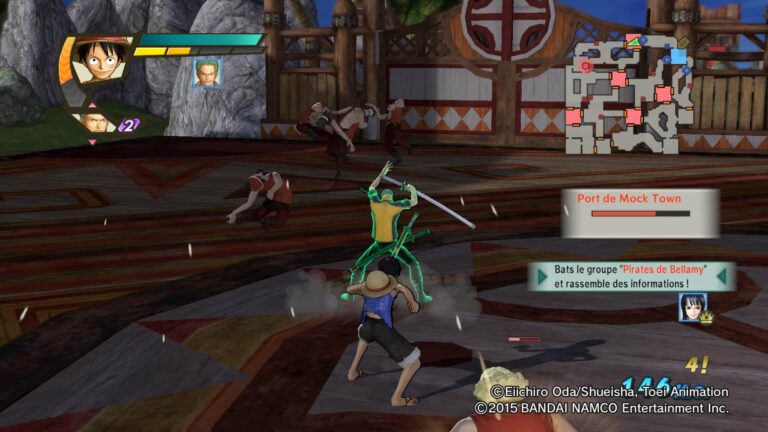The image size is (768, 432).
Task: Select Luffy's character portrait
Action: coord(98,62)
